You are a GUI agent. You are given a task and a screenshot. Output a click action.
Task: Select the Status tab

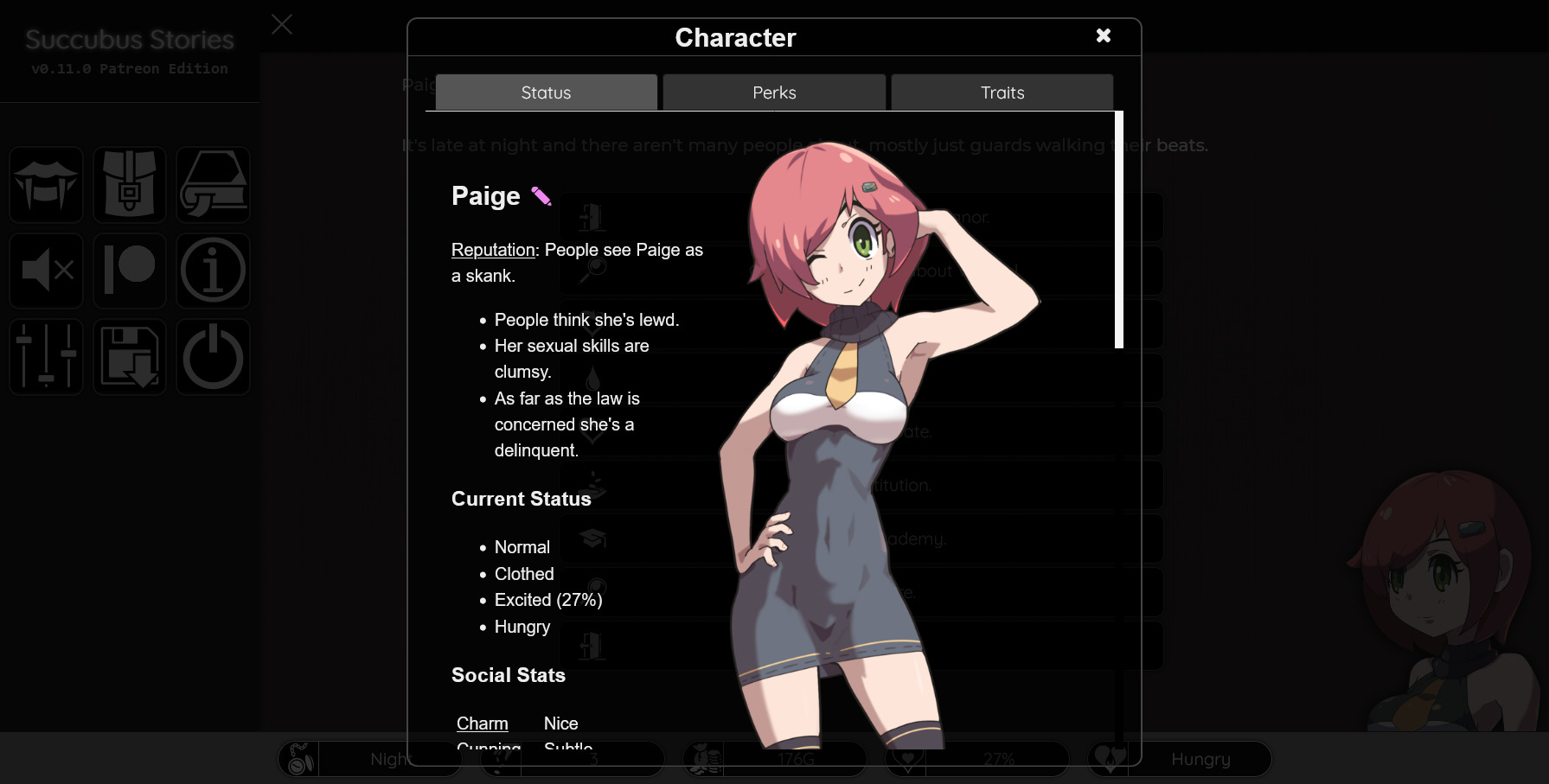tap(545, 92)
